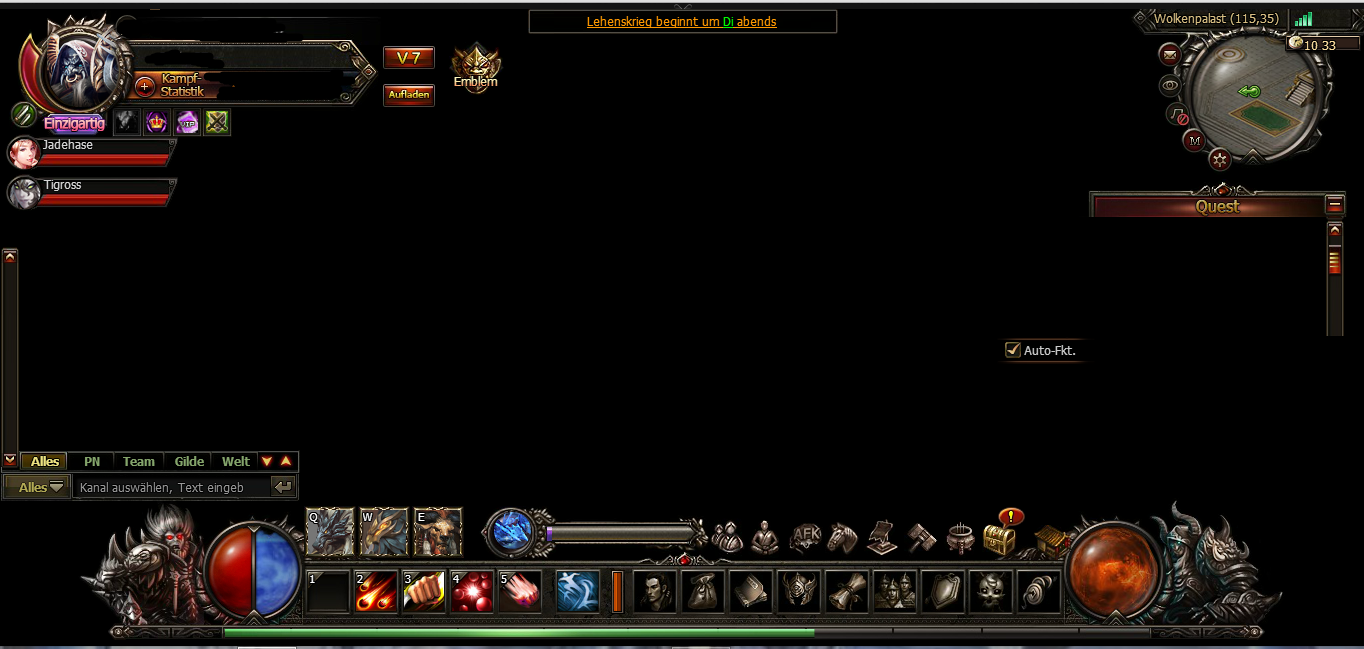Activate the fireball skill in slot 2
This screenshot has height=649, width=1364.
click(376, 591)
